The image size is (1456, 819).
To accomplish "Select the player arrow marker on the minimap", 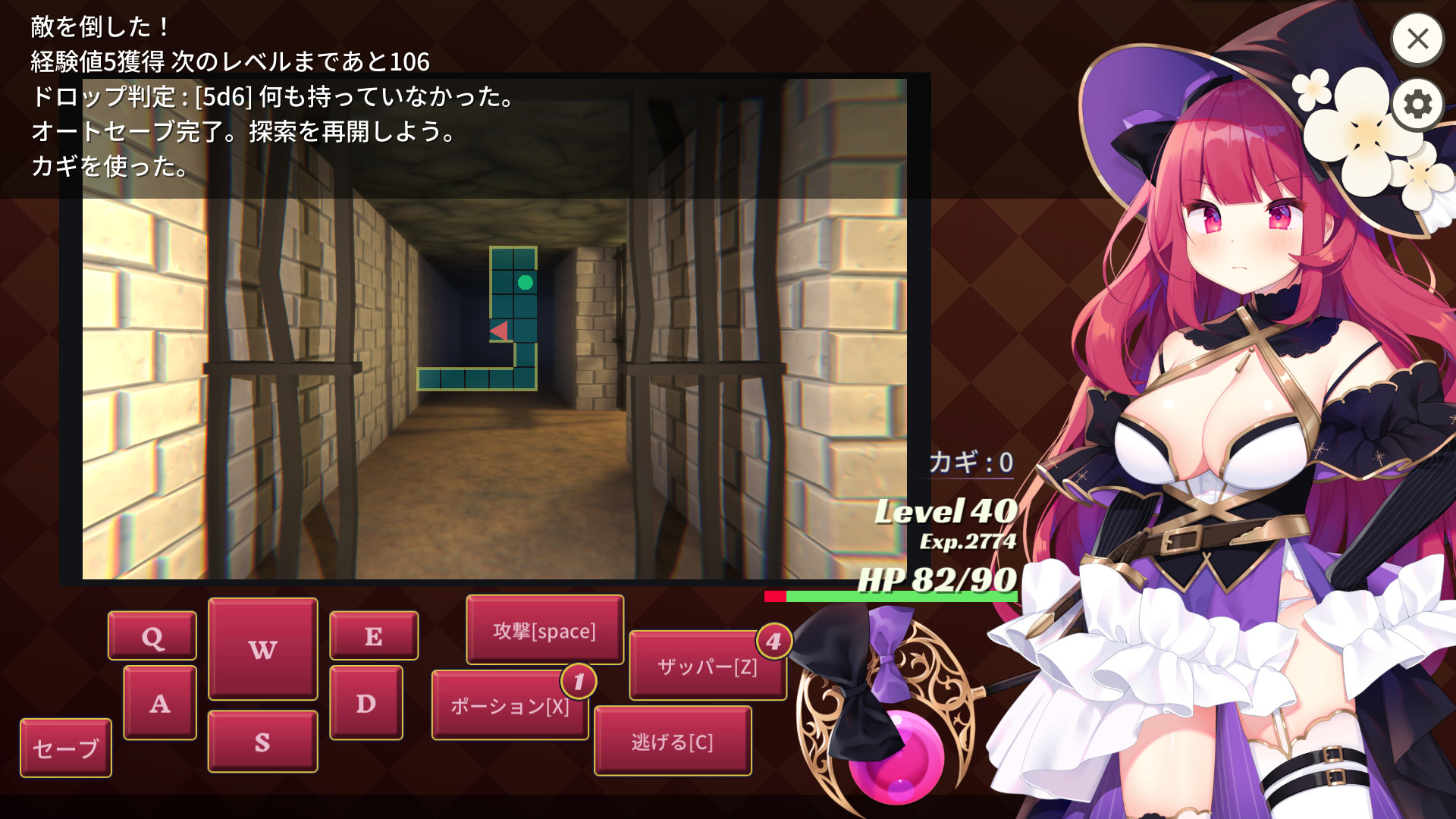I will (x=500, y=330).
